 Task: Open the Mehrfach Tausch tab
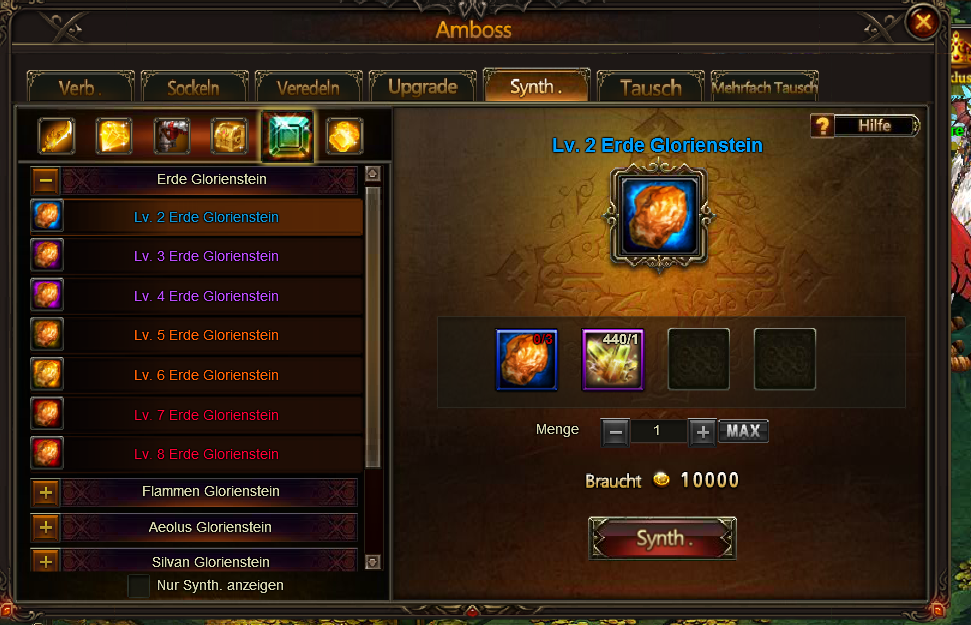coord(765,88)
